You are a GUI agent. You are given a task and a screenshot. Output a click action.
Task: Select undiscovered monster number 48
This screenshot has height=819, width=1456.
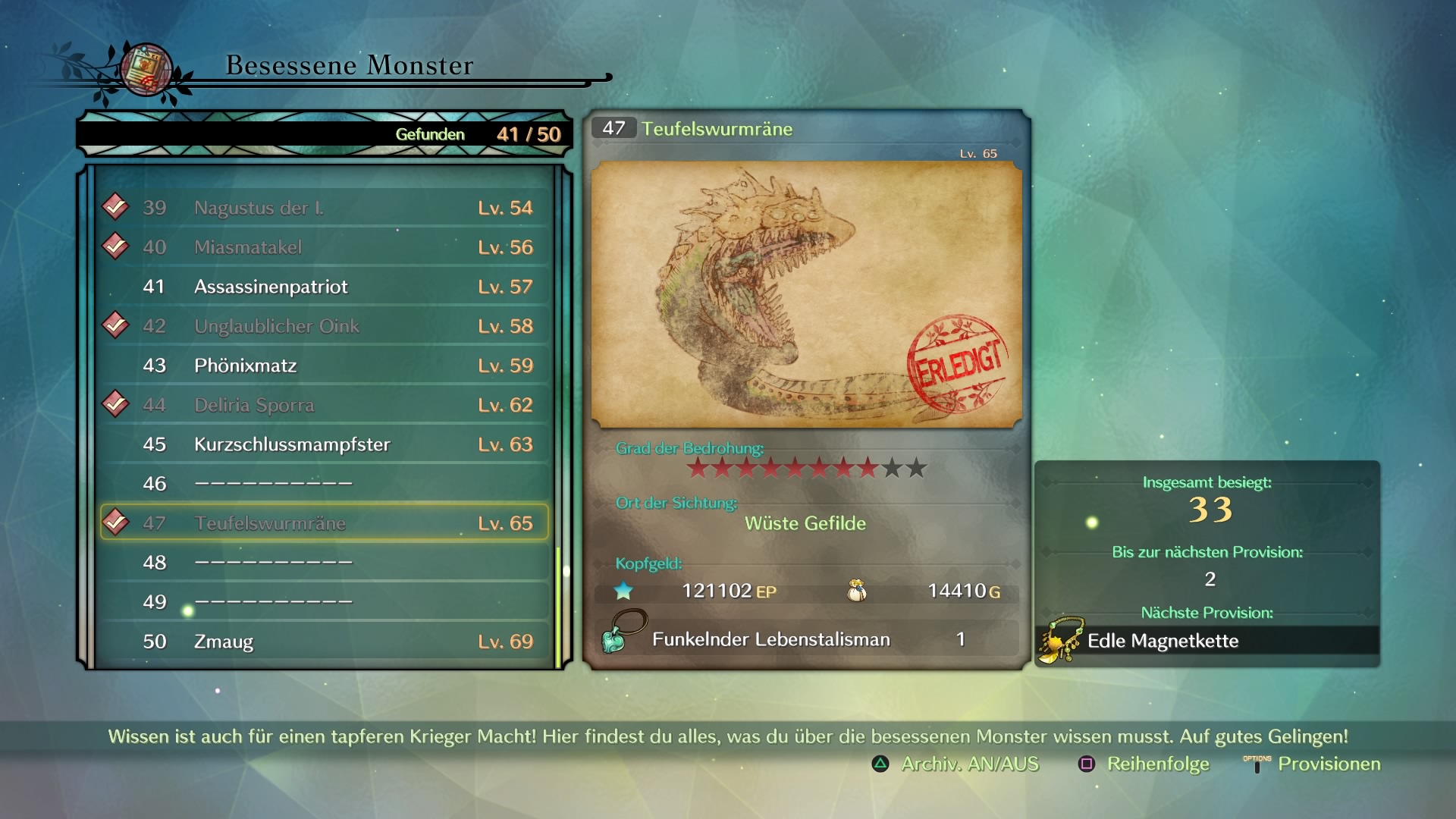pyautogui.click(x=325, y=563)
